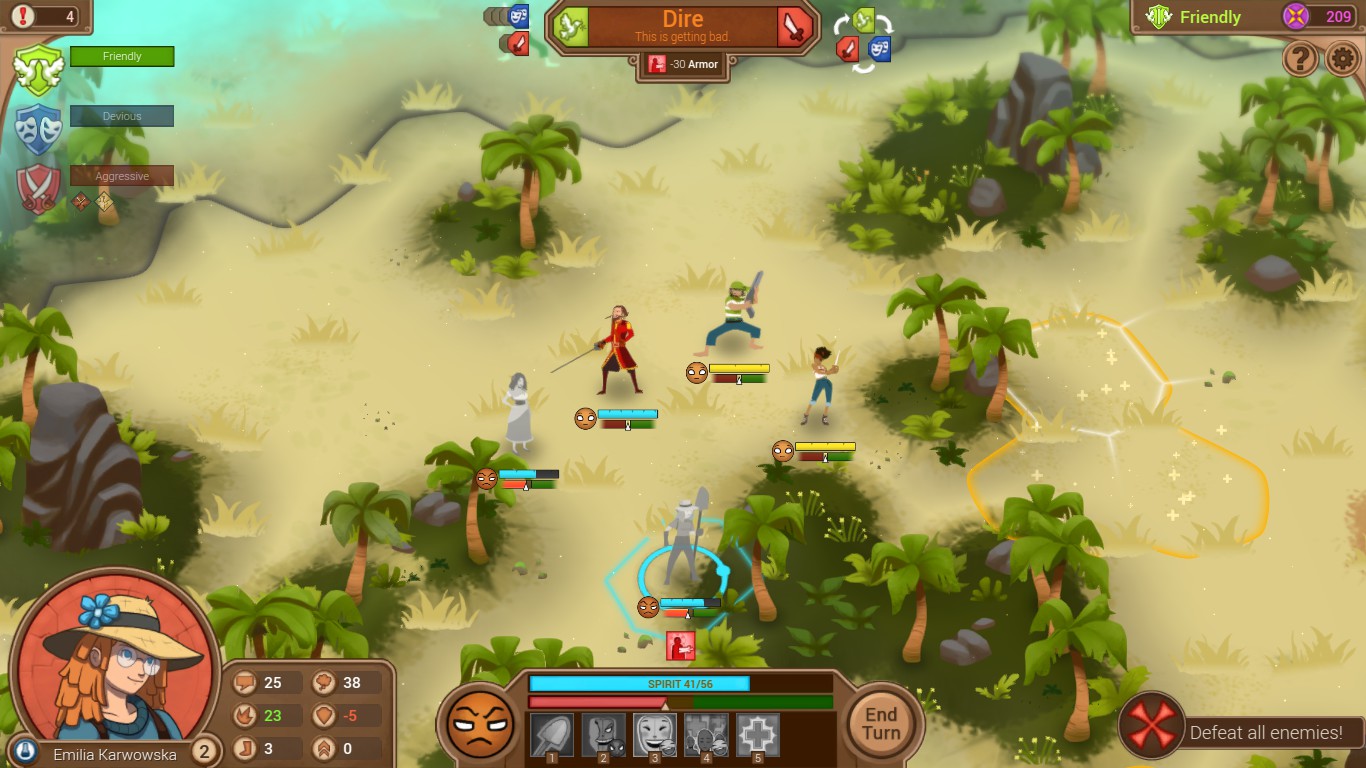
Task: Click the red sword icon beside Dire
Action: click(x=795, y=27)
